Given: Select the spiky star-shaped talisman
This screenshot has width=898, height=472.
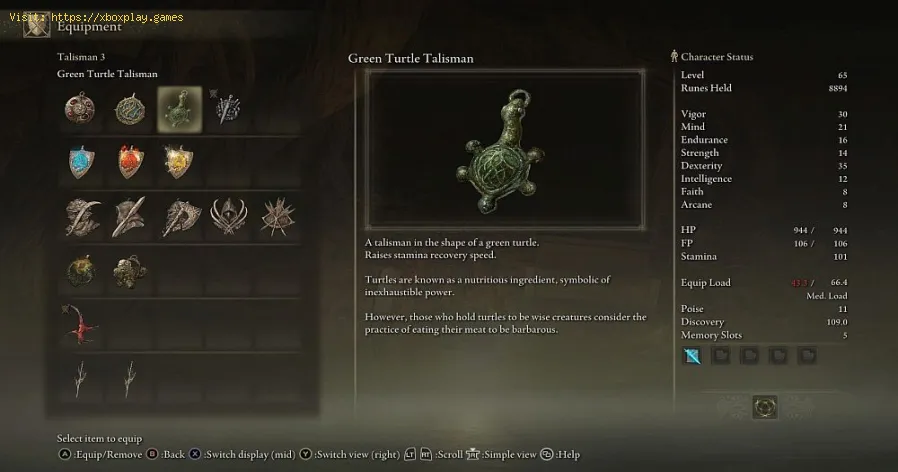Looking at the screenshot, I should (x=276, y=216).
